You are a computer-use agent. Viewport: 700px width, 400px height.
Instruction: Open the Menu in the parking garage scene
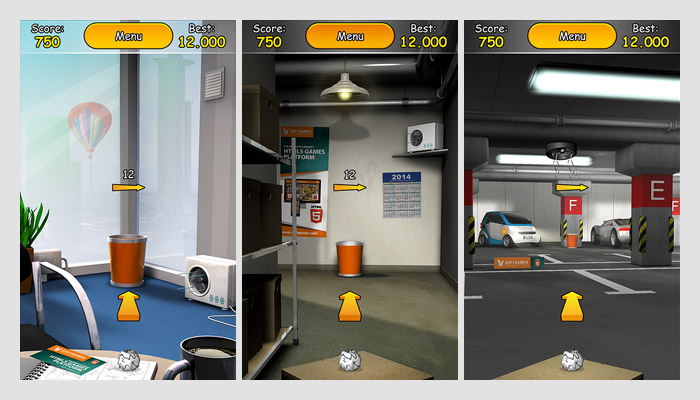572,36
